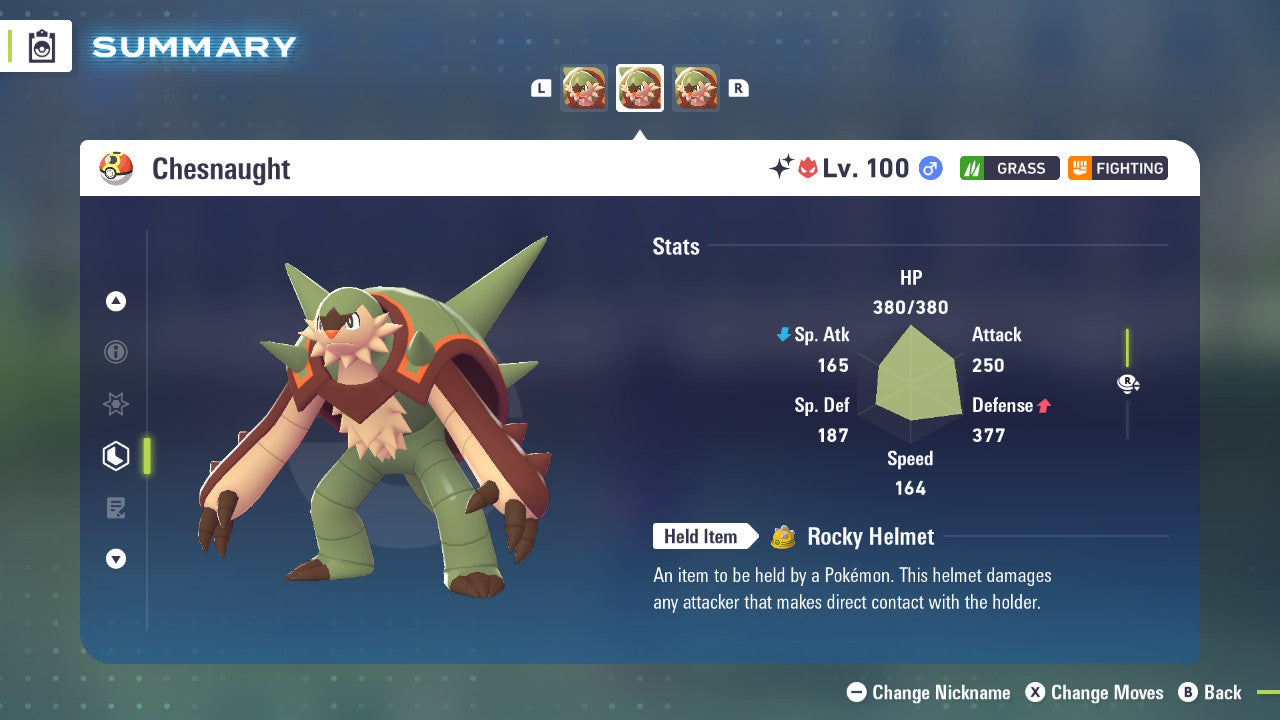Select the middle Chesnaught thumbnail
Image resolution: width=1280 pixels, height=720 pixels.
coord(640,88)
